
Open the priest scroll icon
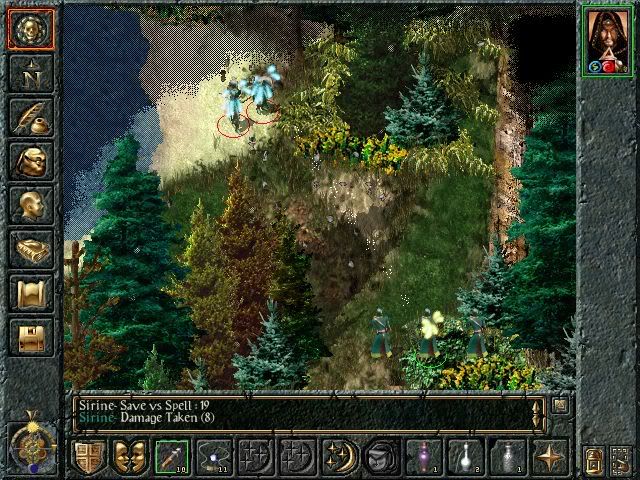tap(30, 294)
